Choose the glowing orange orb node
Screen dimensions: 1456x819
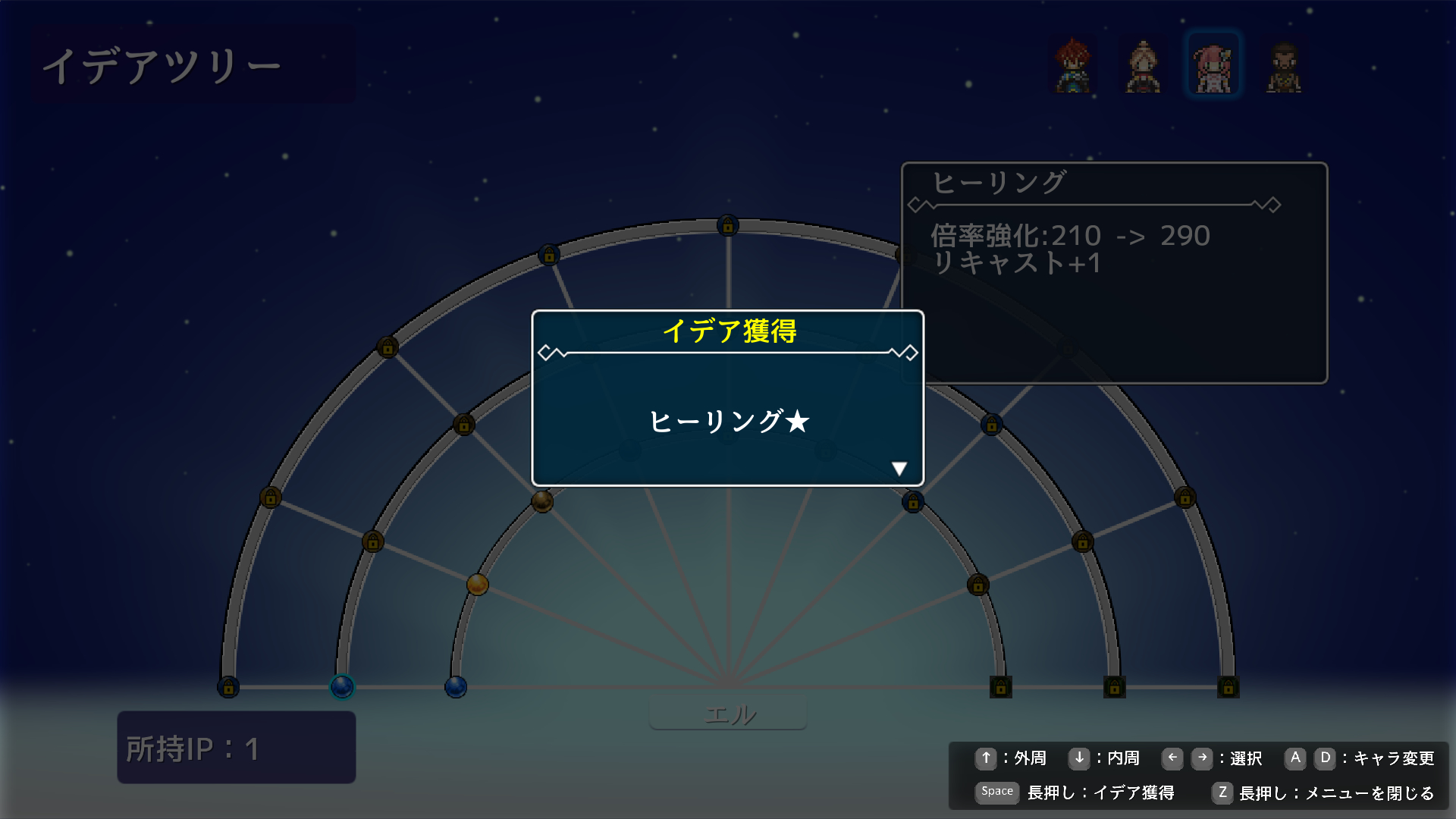click(477, 585)
